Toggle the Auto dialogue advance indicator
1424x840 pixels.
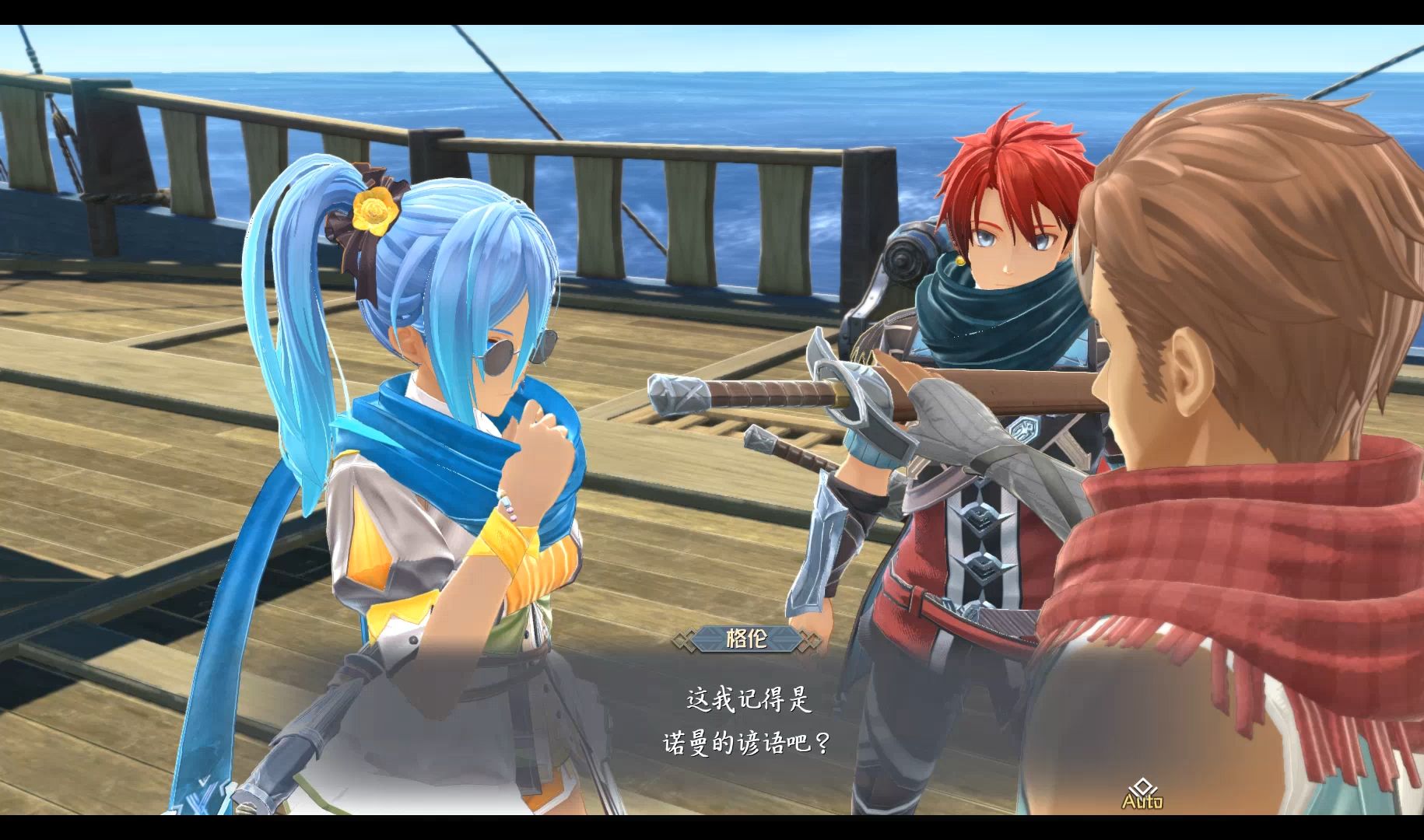click(x=1142, y=794)
